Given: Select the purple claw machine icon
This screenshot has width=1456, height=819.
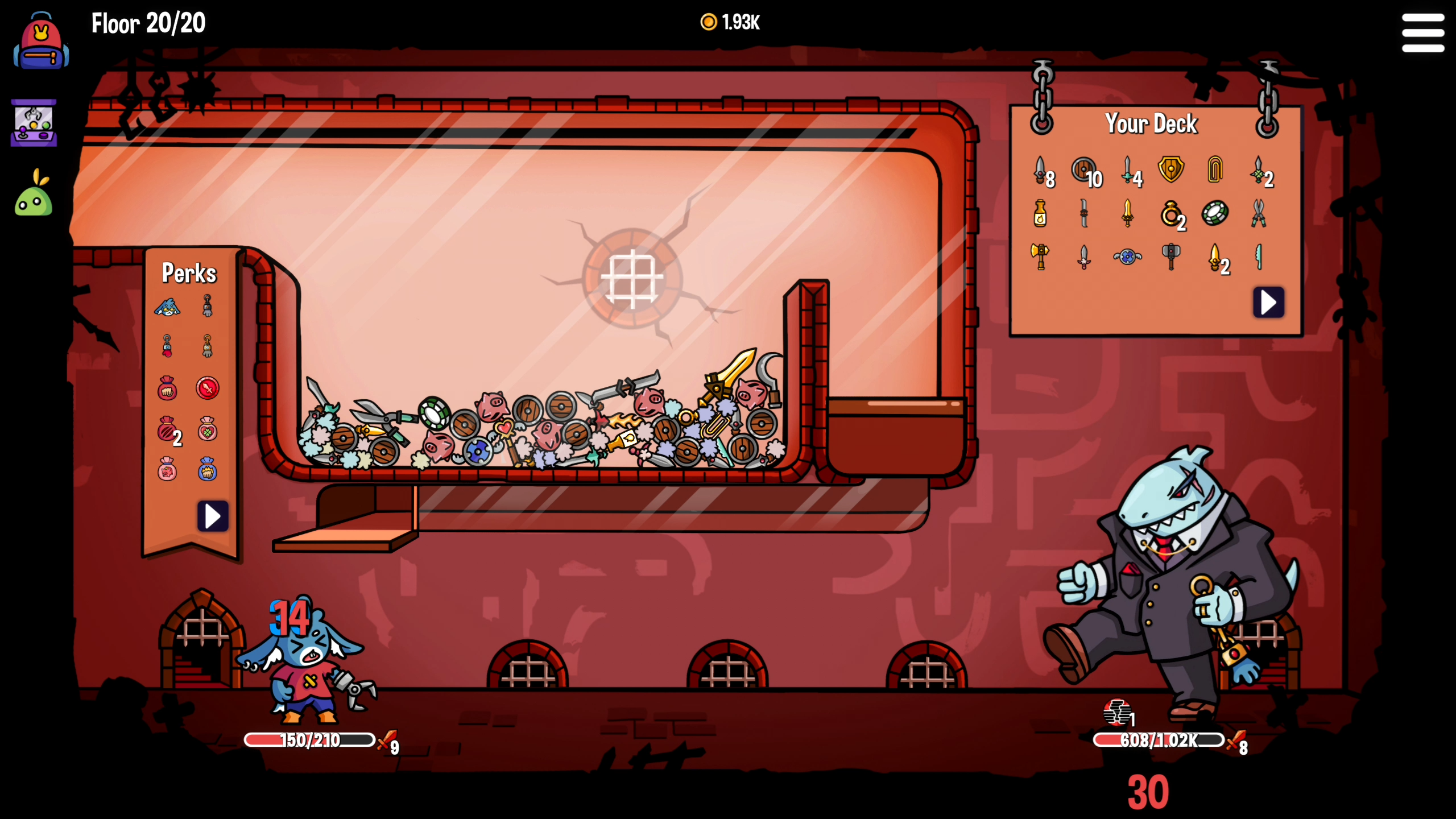Looking at the screenshot, I should point(34,123).
